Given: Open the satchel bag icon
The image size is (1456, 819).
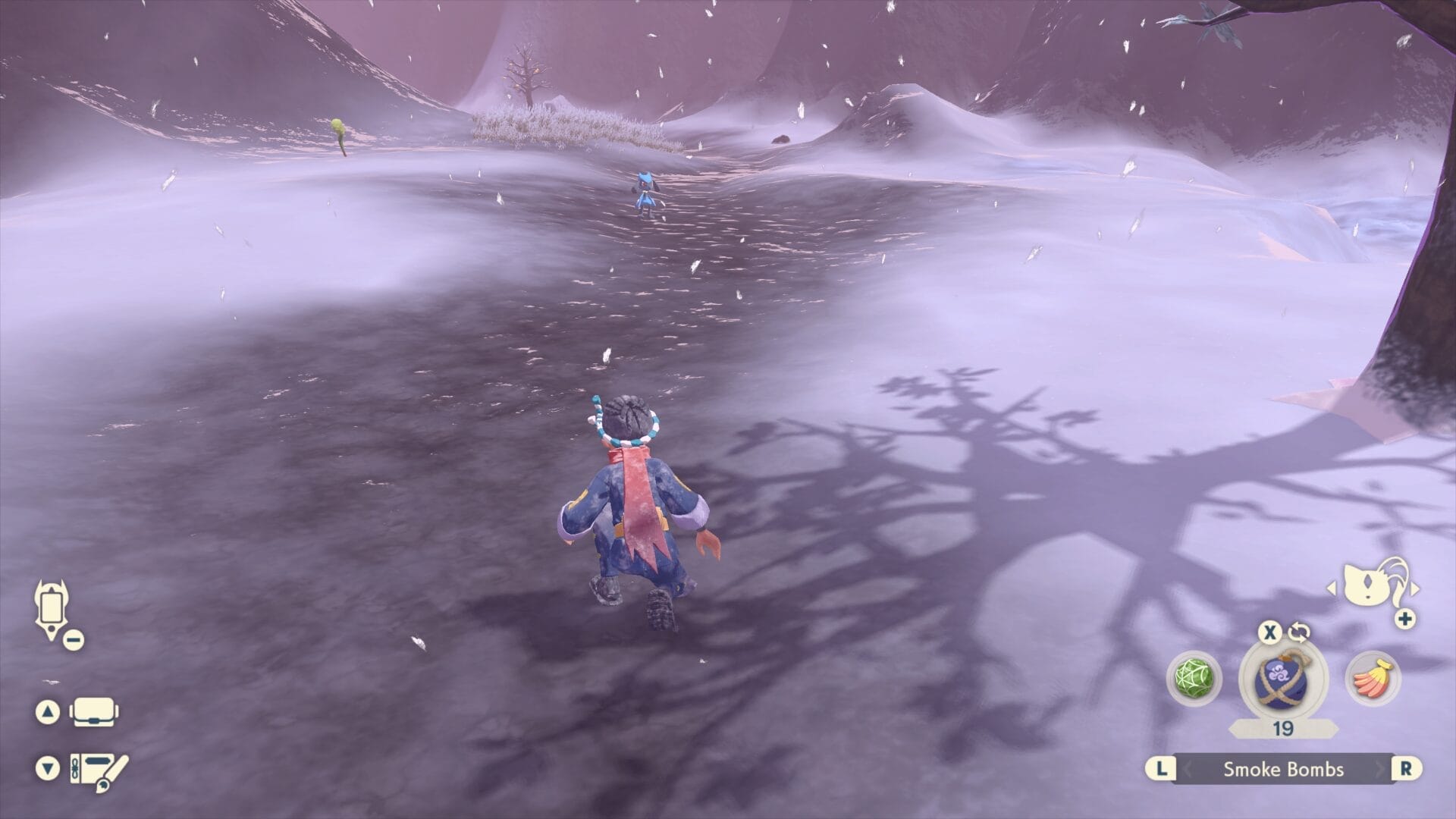Looking at the screenshot, I should [x=94, y=712].
